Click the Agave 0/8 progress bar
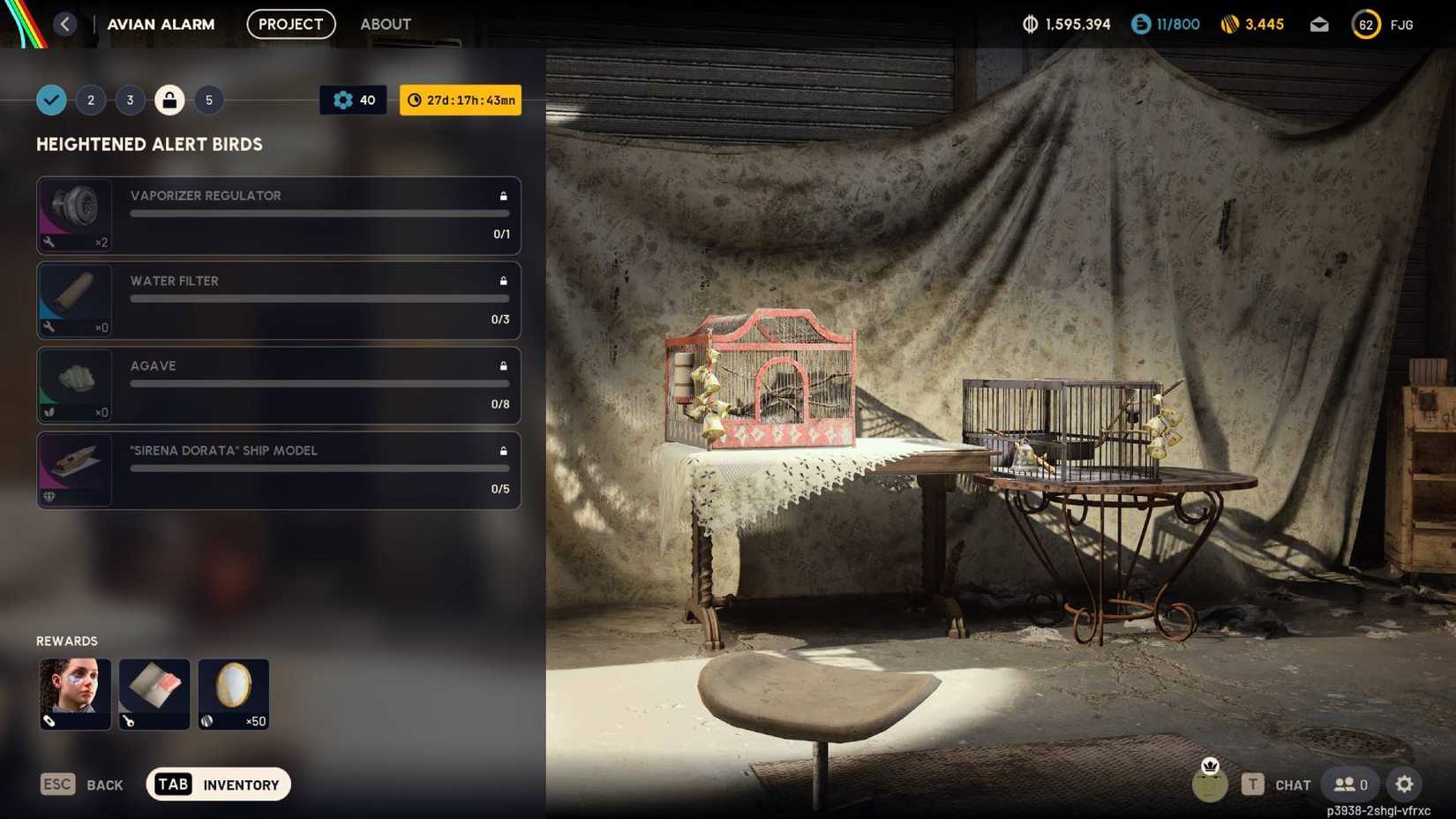This screenshot has width=1456, height=819. point(319,384)
